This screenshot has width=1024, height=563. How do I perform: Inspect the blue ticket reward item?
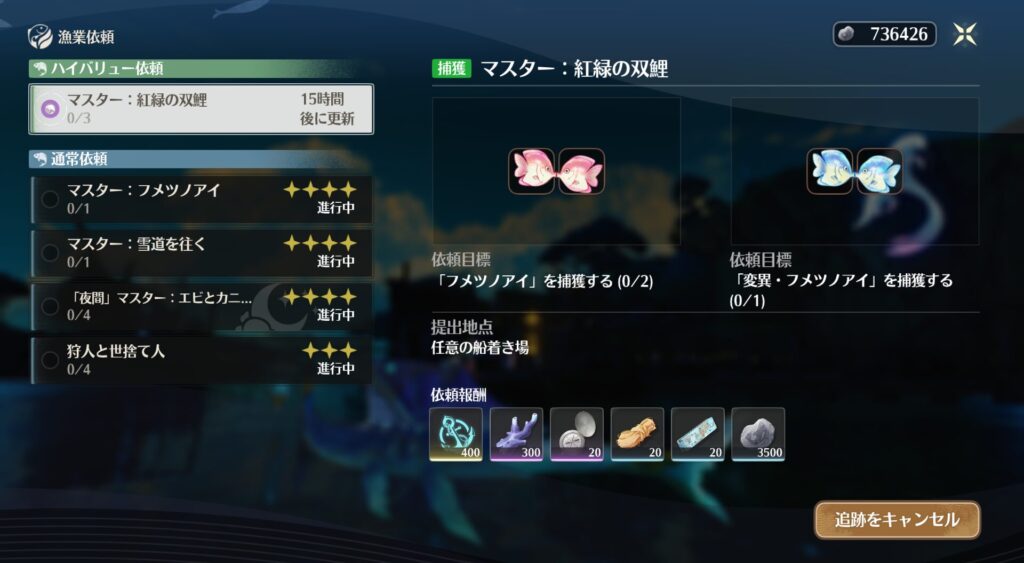698,434
